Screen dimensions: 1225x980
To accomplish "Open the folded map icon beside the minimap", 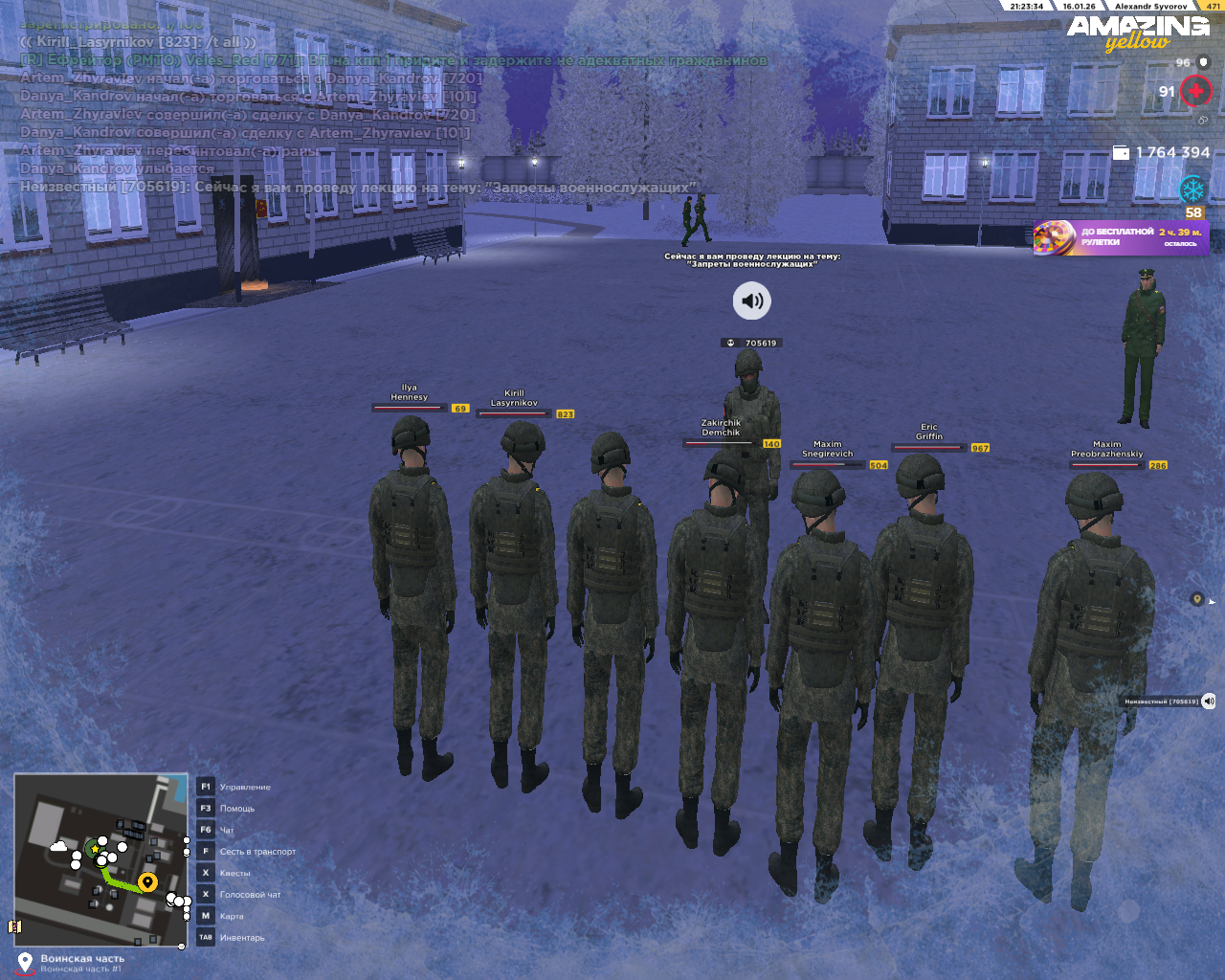I will (14, 926).
